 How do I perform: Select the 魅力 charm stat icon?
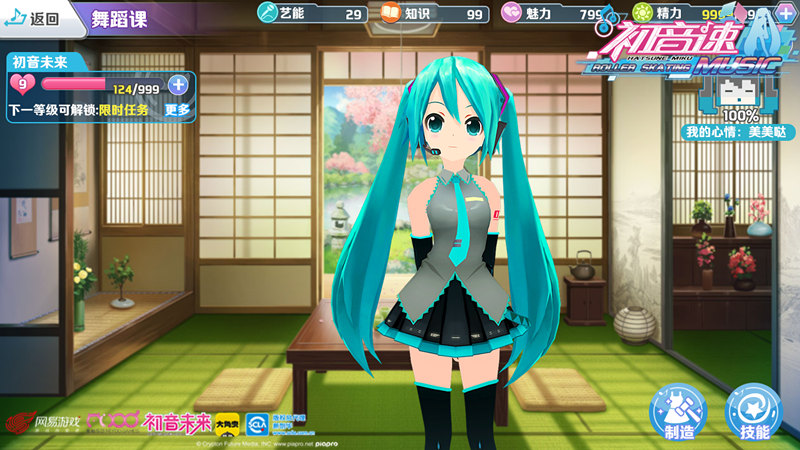point(511,14)
